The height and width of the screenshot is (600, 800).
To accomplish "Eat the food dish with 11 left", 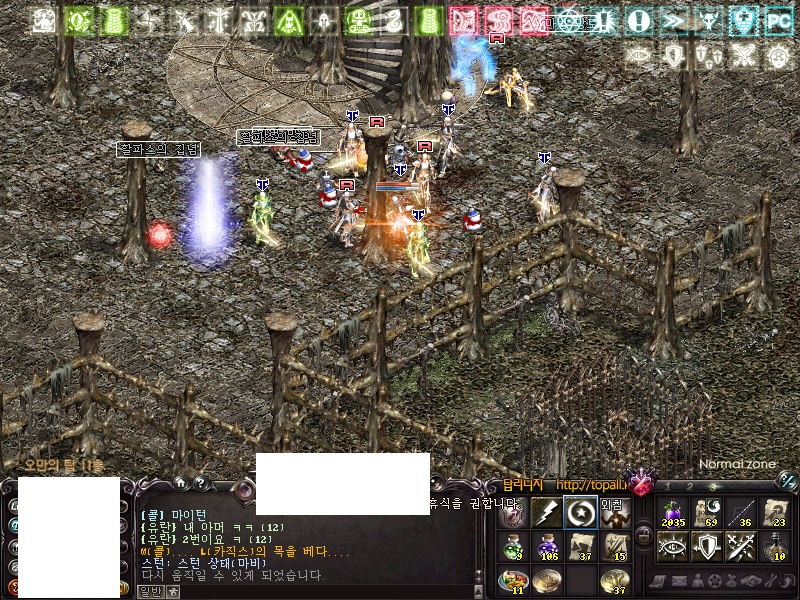I will coord(512,580).
